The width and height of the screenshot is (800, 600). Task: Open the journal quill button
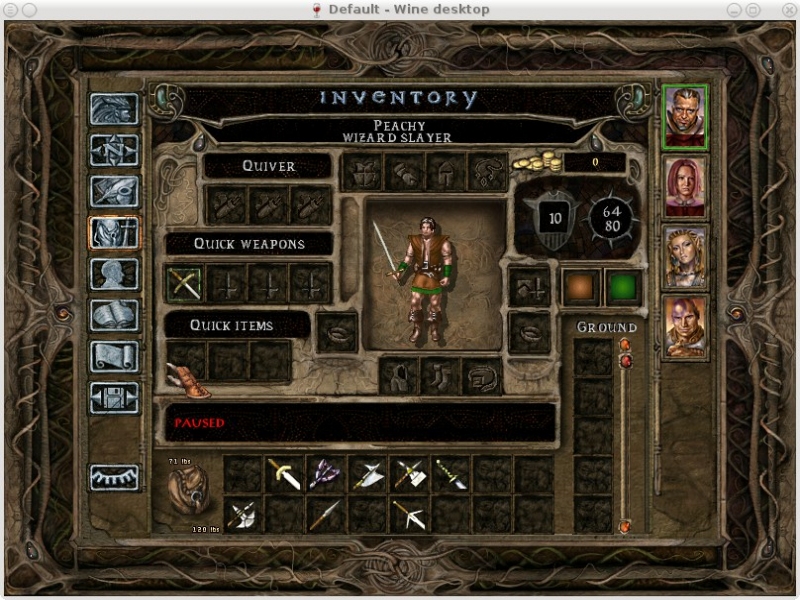click(113, 191)
